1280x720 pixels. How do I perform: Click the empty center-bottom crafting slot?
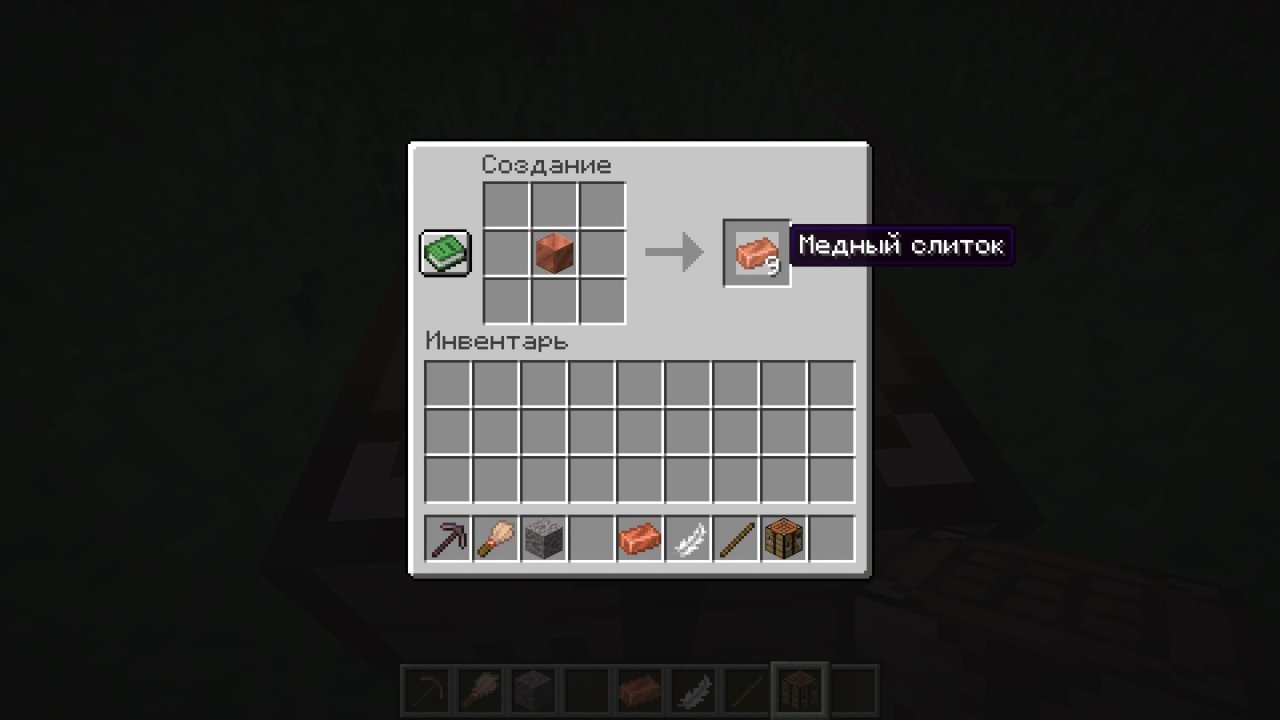(553, 300)
